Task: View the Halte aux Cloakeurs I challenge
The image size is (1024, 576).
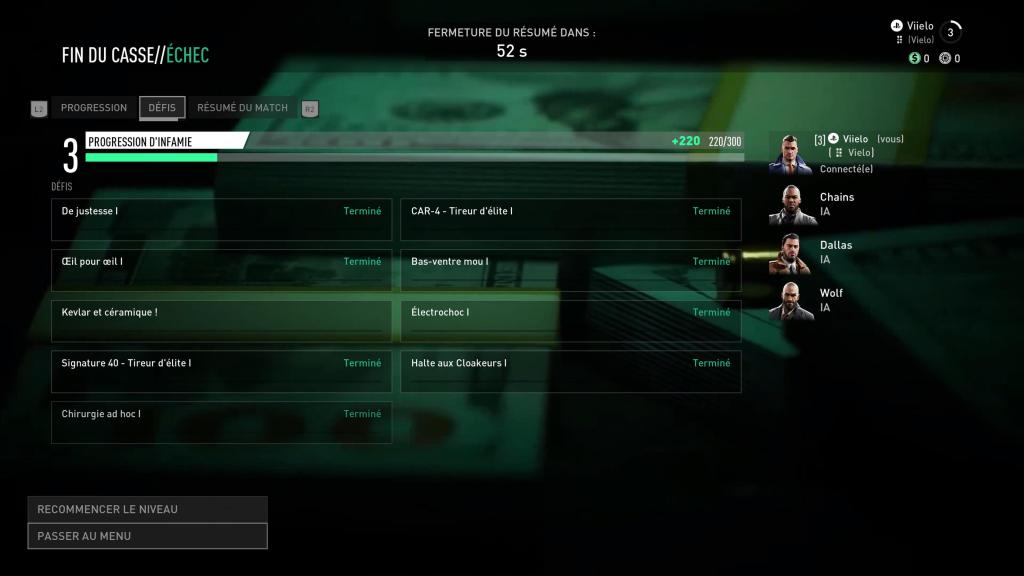Action: tap(570, 371)
